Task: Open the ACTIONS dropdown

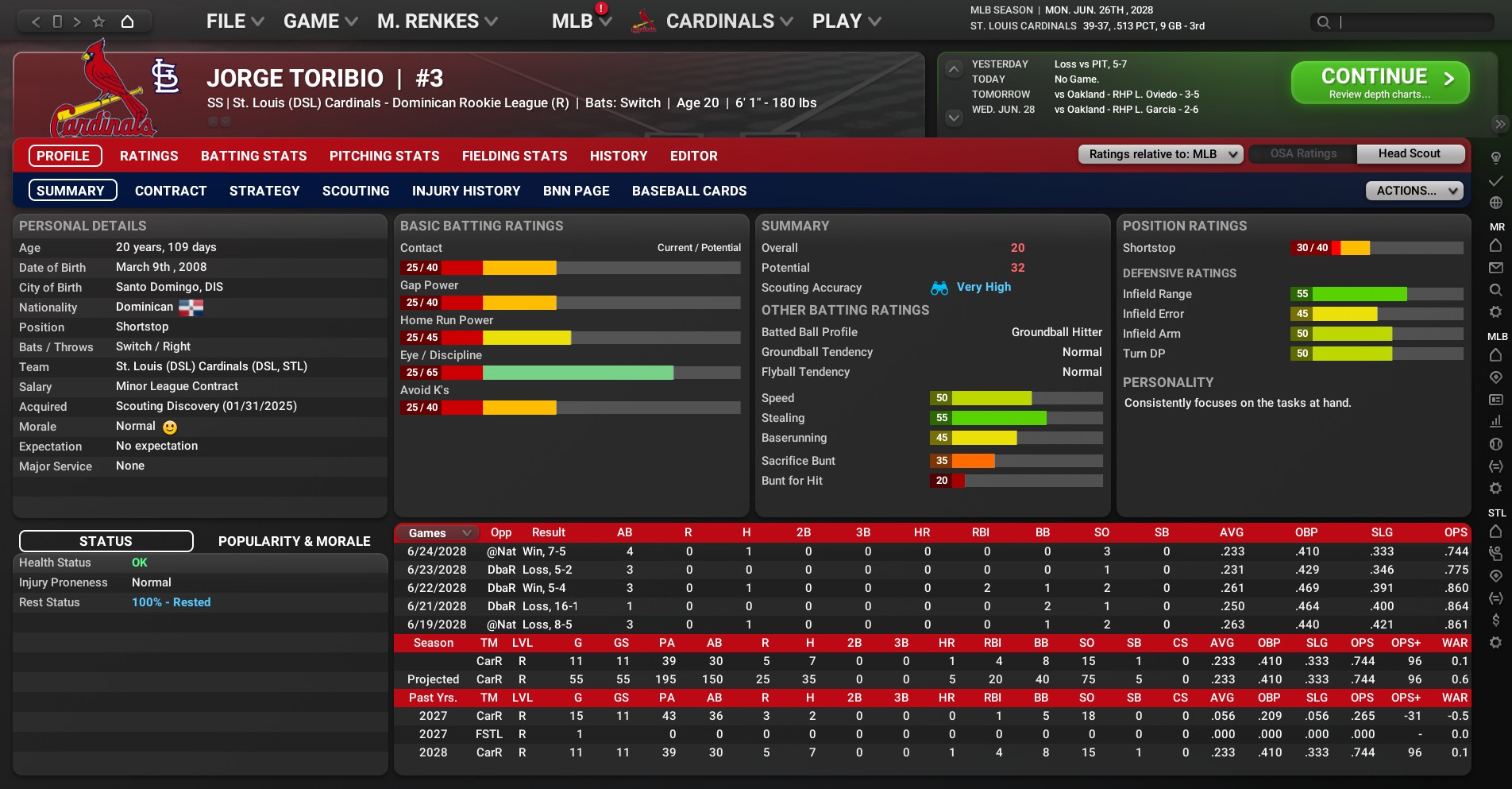Action: tap(1414, 191)
